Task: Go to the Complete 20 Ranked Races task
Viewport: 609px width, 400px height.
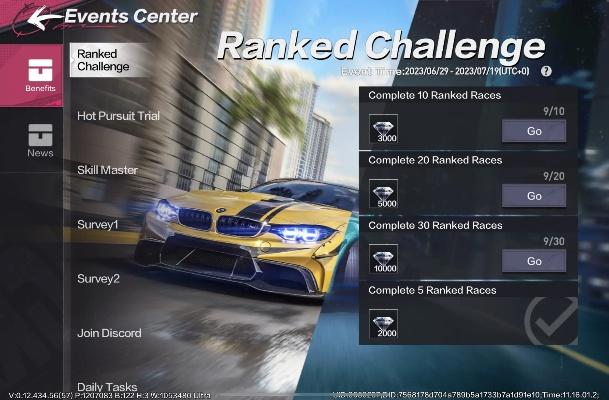Action: pos(533,196)
